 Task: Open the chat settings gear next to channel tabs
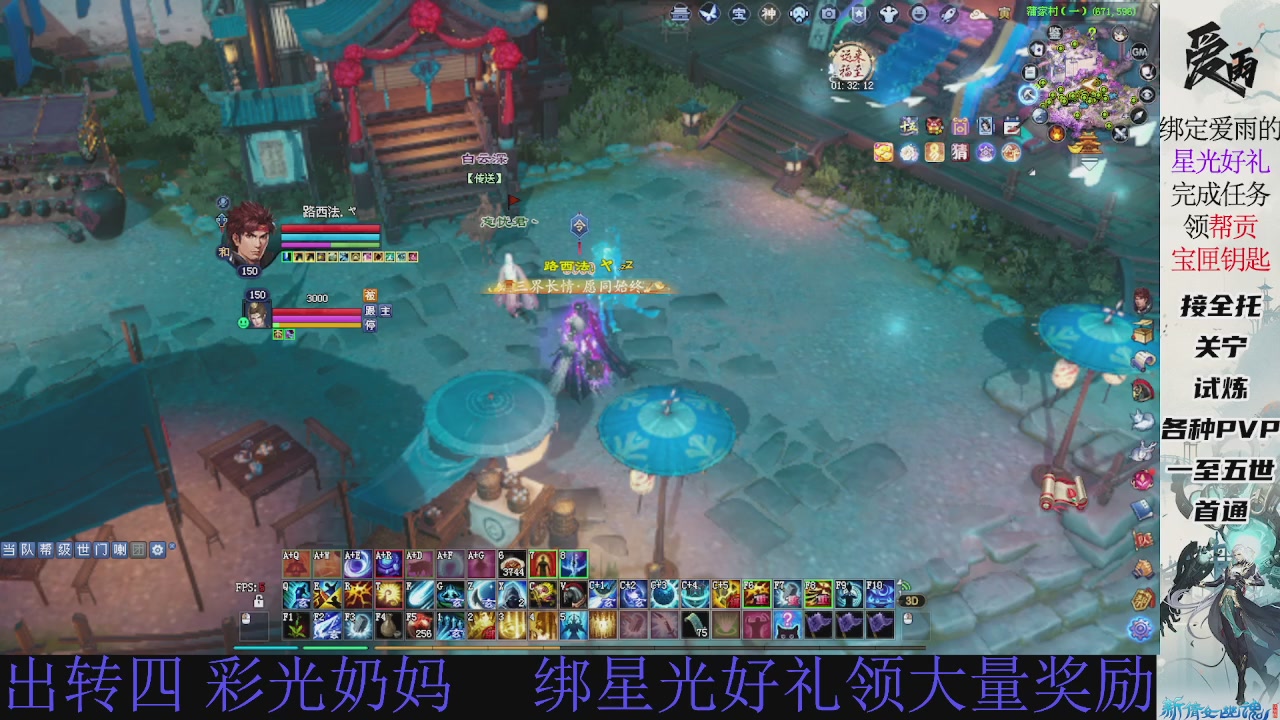pyautogui.click(x=157, y=549)
